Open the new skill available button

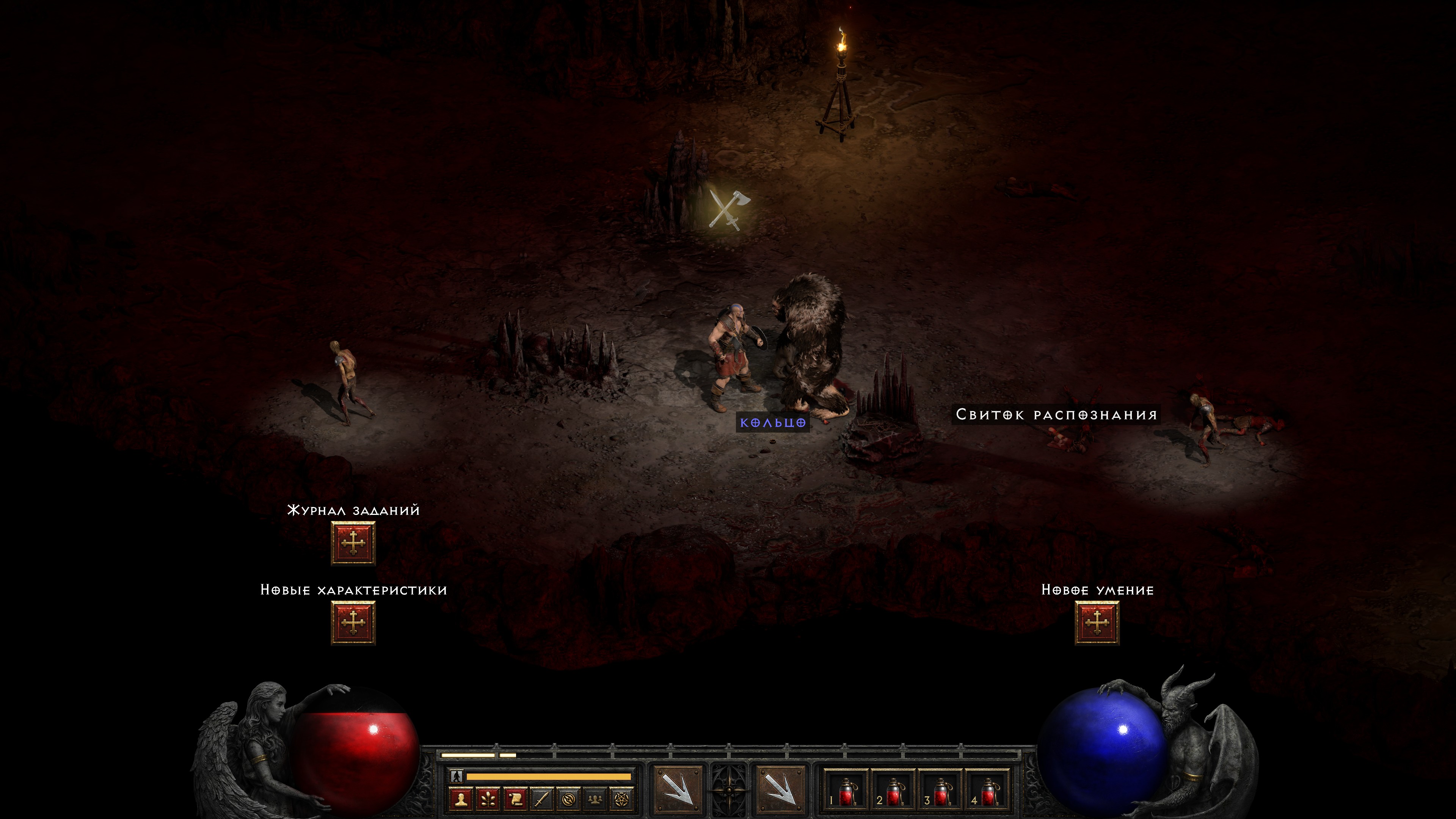point(1097,622)
